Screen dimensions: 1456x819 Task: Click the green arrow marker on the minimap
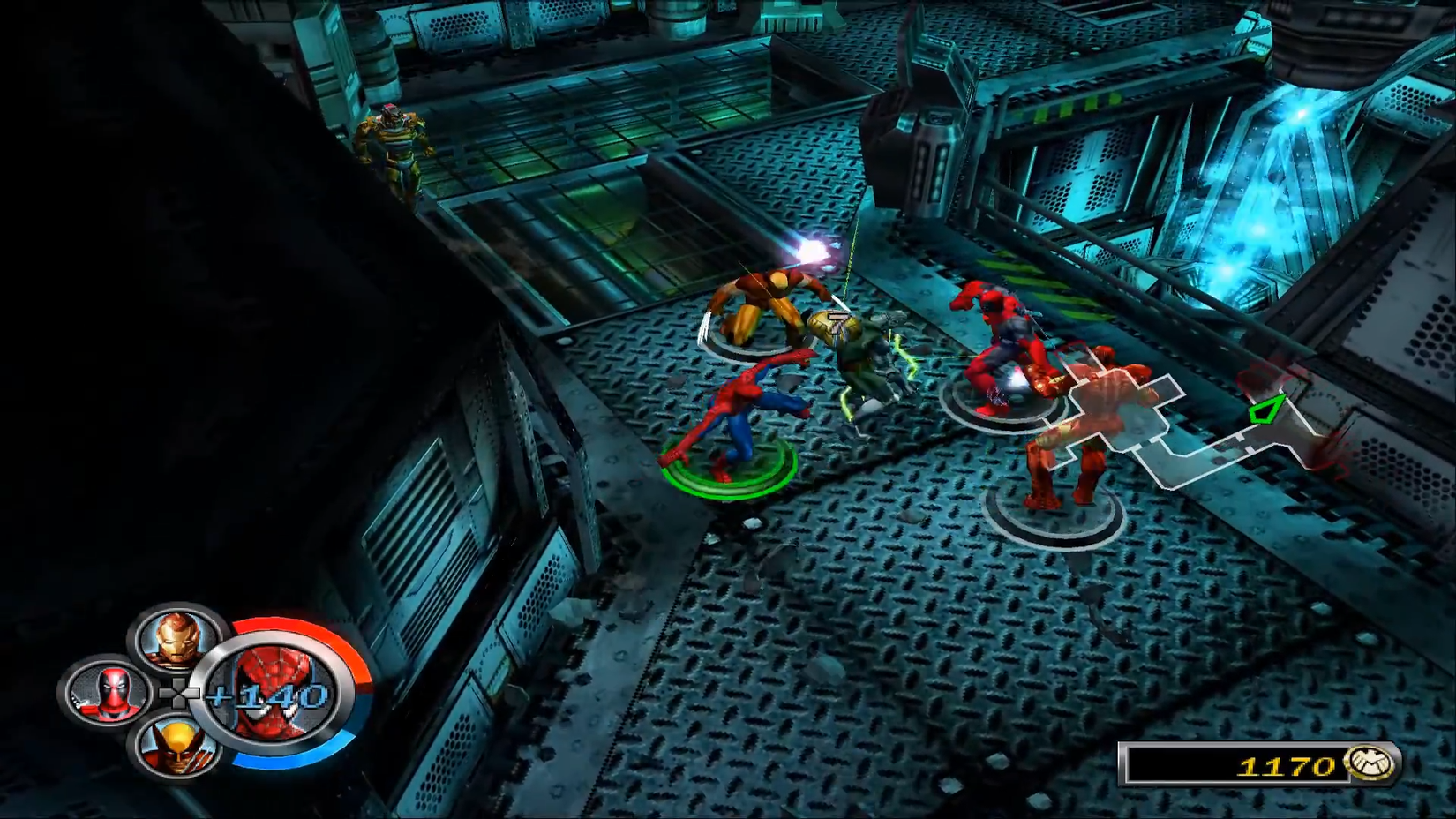tap(1268, 408)
